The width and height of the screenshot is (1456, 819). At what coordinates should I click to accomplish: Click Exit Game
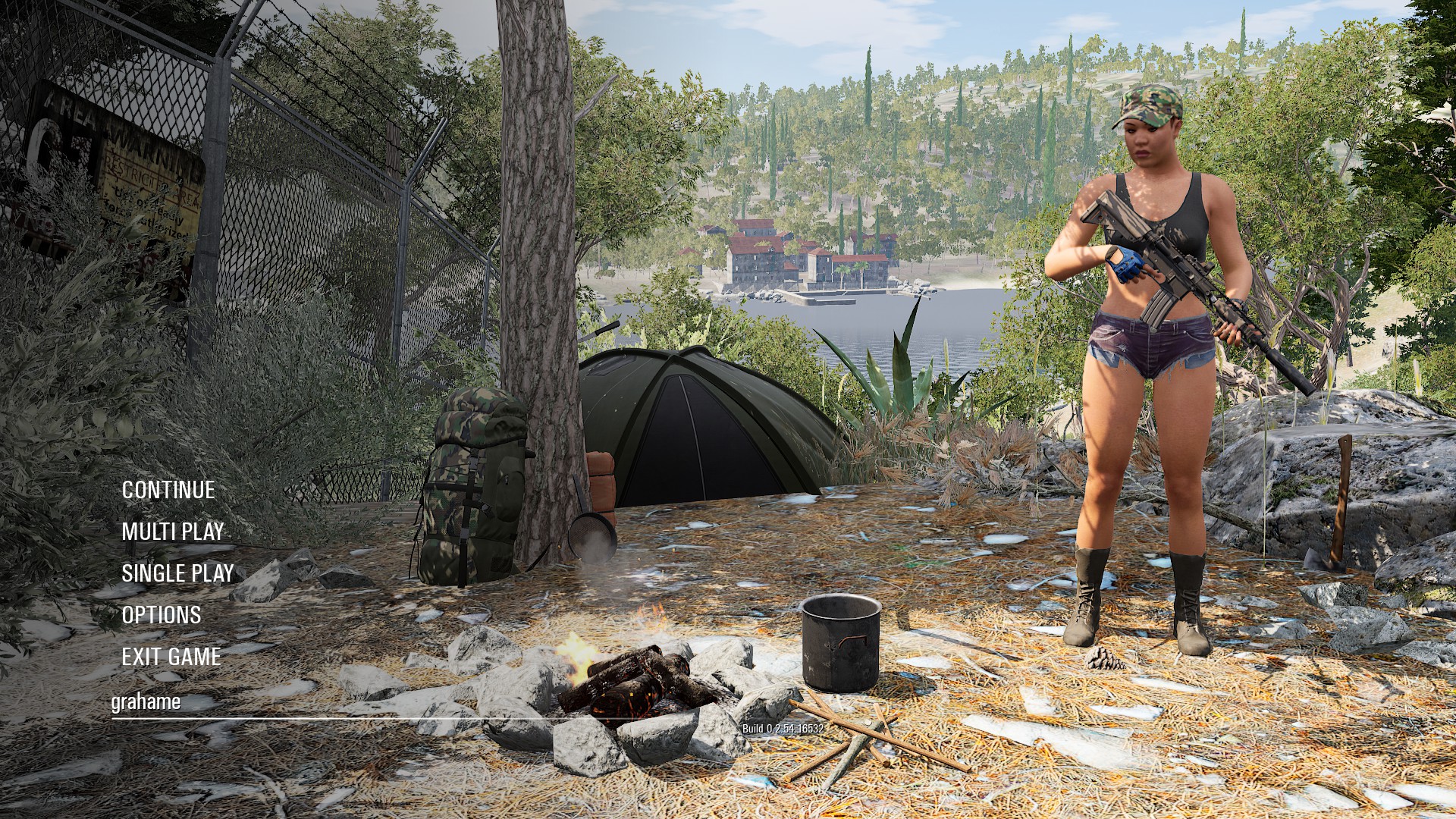click(171, 657)
